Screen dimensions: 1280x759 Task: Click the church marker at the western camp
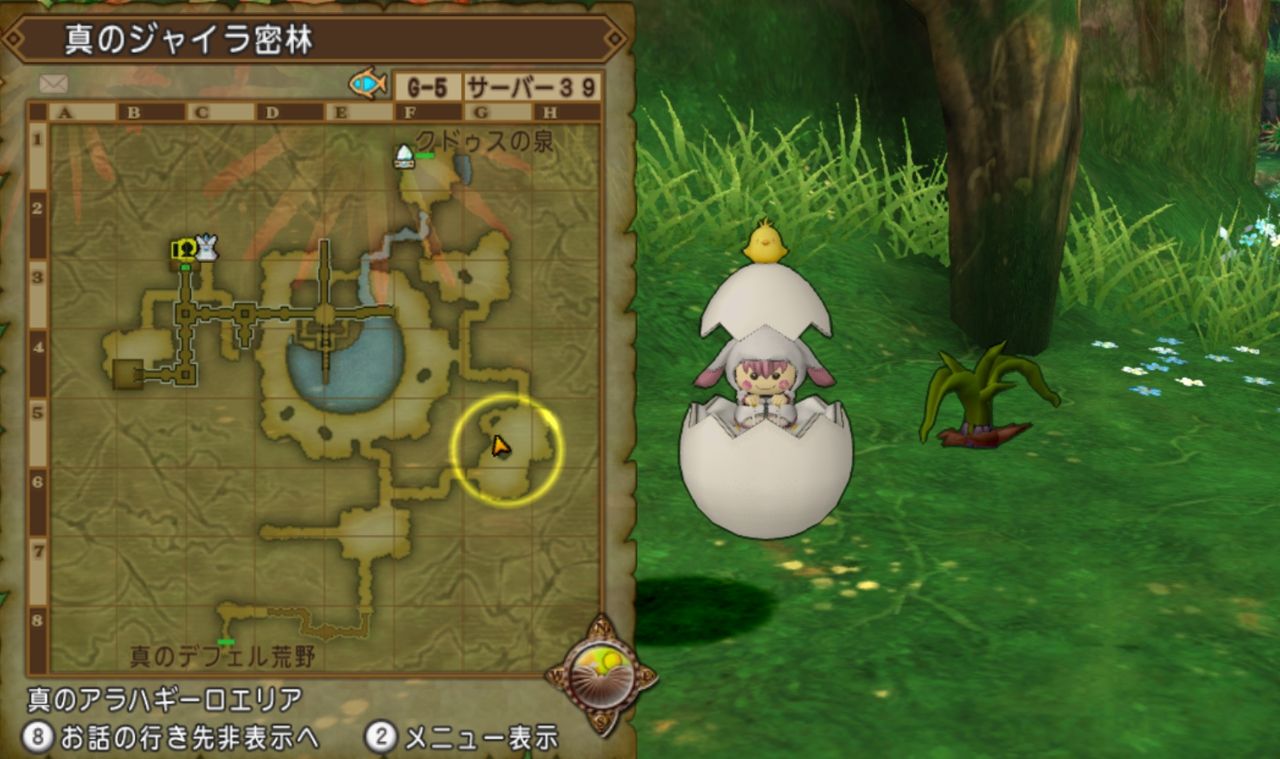[x=183, y=247]
